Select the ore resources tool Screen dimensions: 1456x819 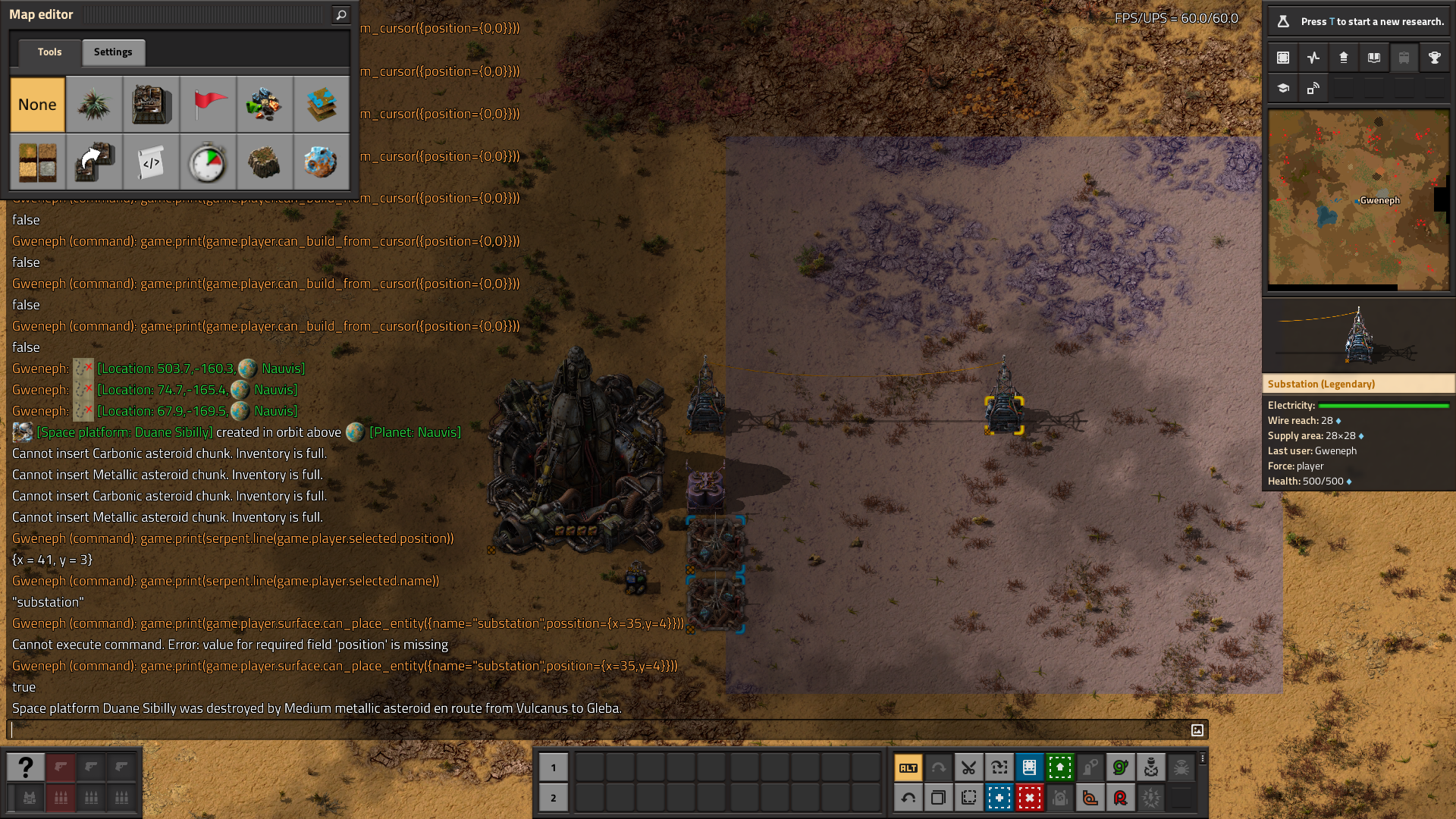click(265, 105)
